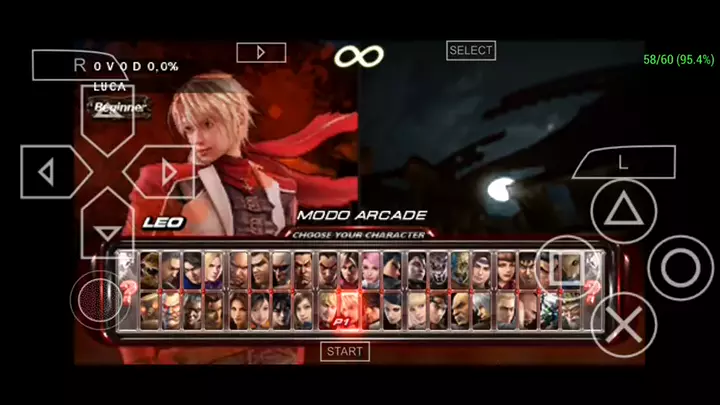Viewport: 720px width, 405px height.
Task: Tap the START touch button
Action: point(345,351)
